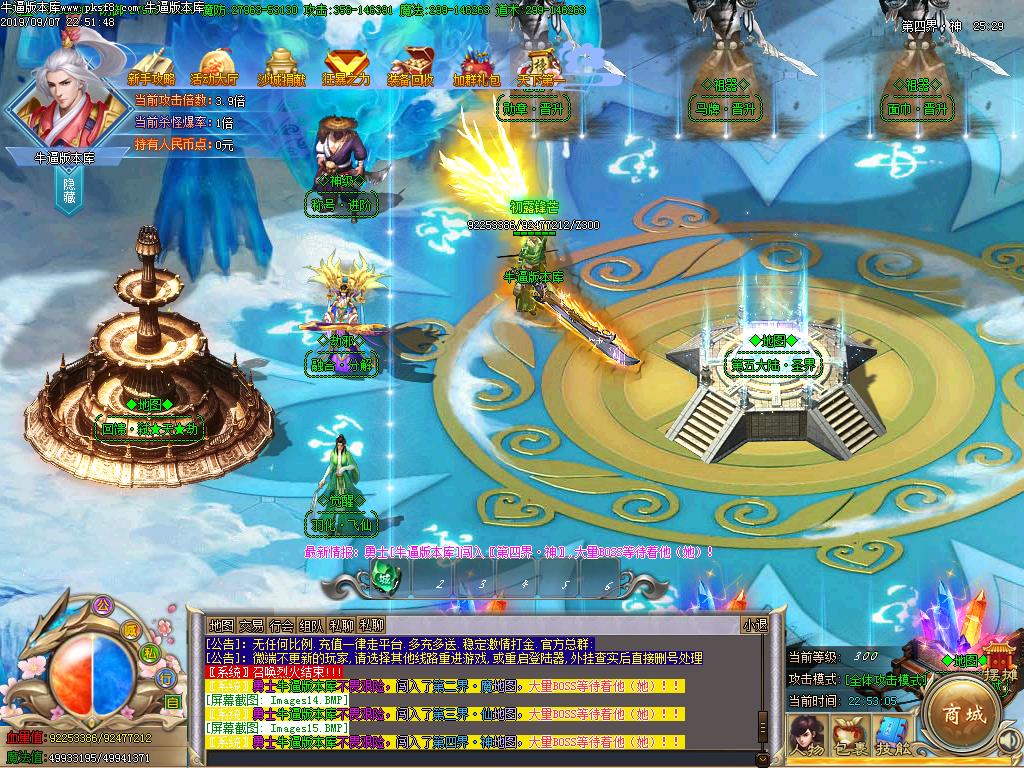The width and height of the screenshot is (1024, 768).
Task: Open the 天下第一 ranking icon
Action: [x=541, y=66]
